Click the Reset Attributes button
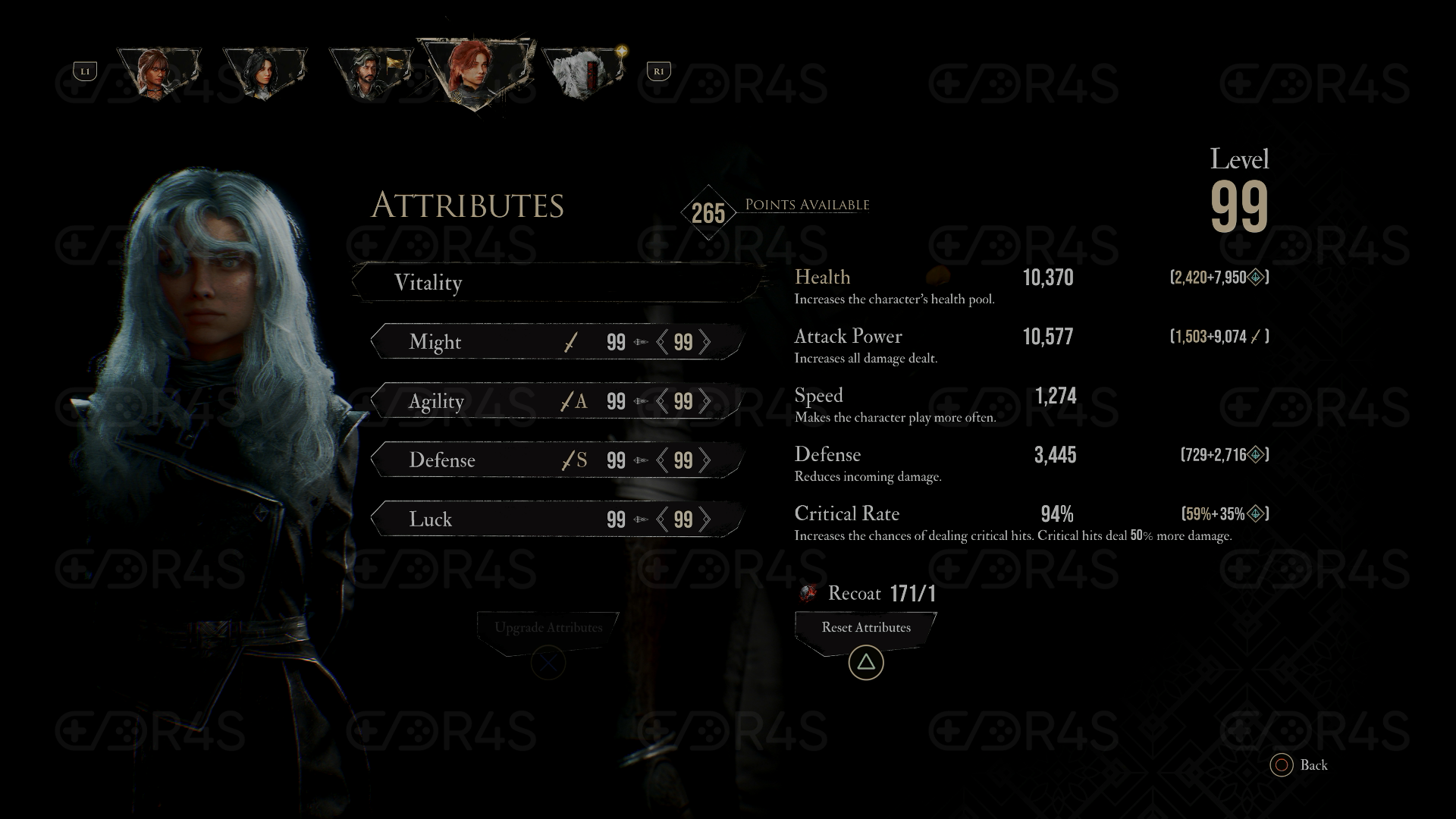 (x=866, y=628)
